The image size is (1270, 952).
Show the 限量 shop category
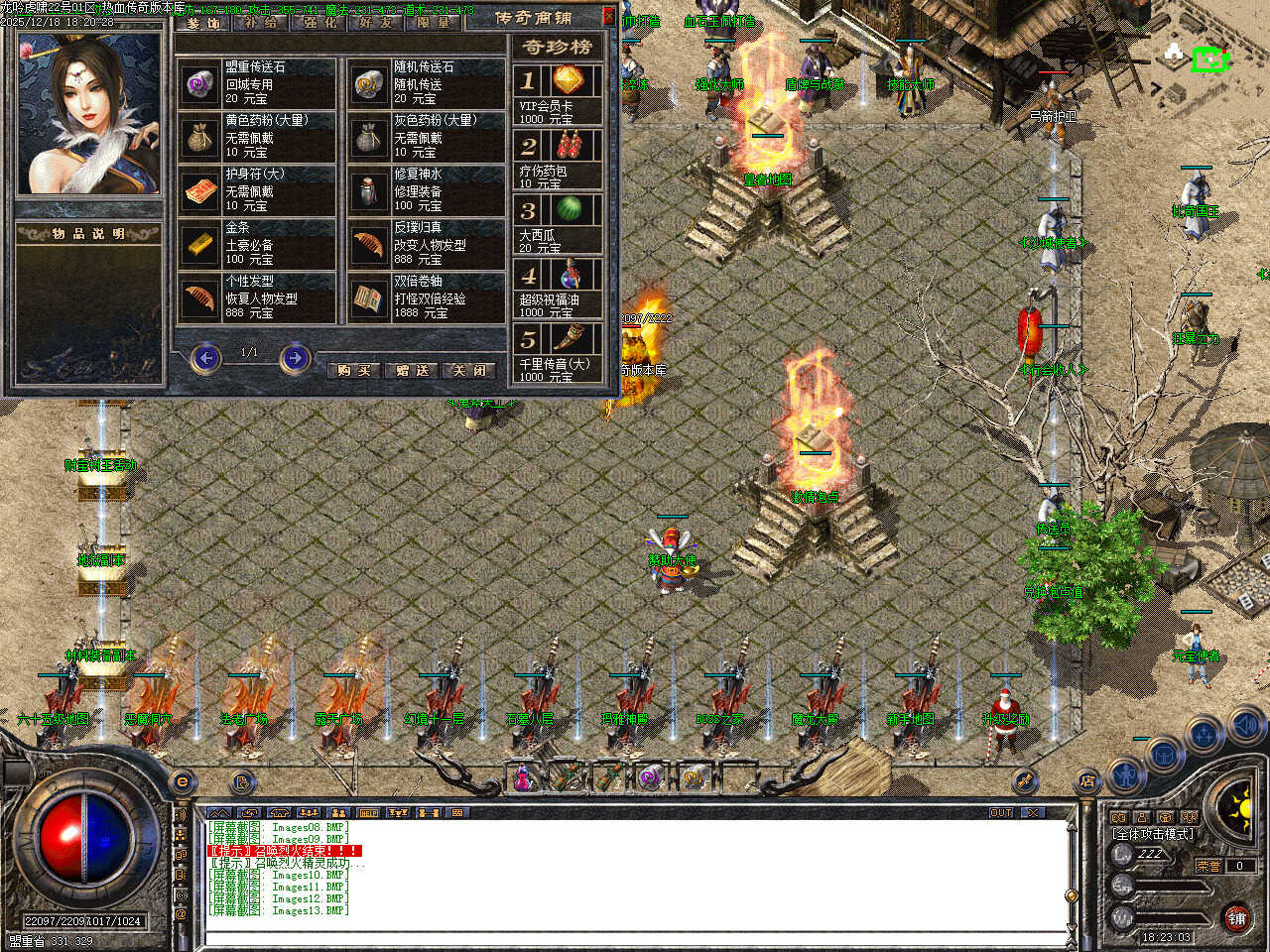(434, 22)
